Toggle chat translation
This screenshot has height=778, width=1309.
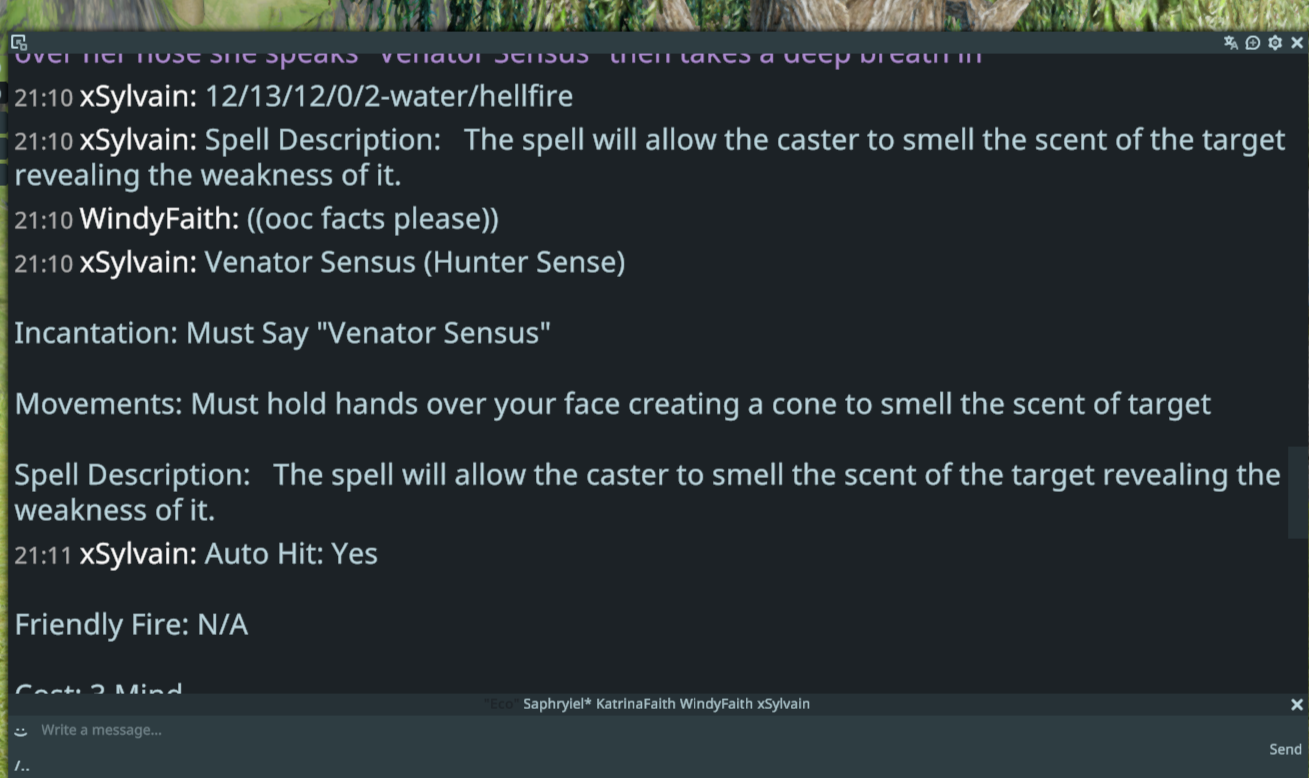1231,43
